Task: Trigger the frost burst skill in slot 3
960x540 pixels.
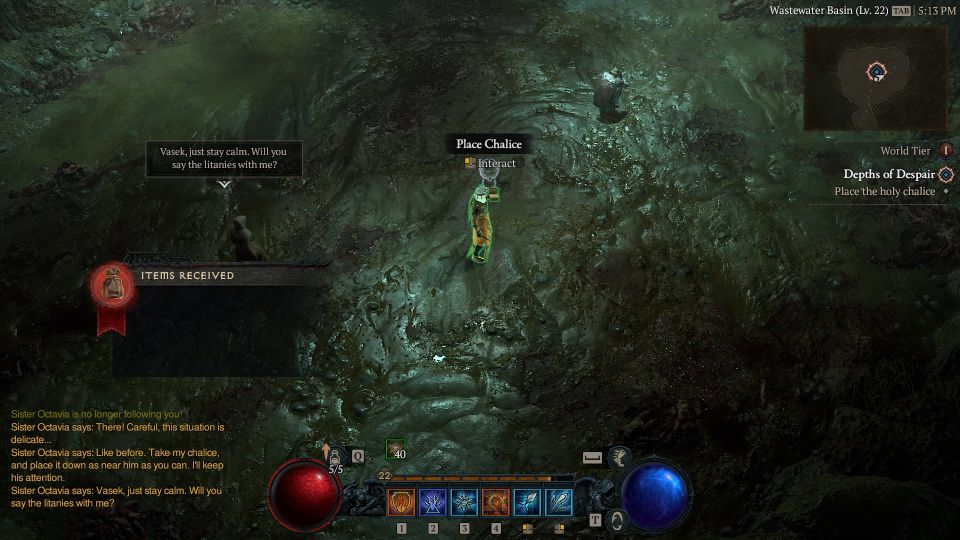Action: pos(465,501)
